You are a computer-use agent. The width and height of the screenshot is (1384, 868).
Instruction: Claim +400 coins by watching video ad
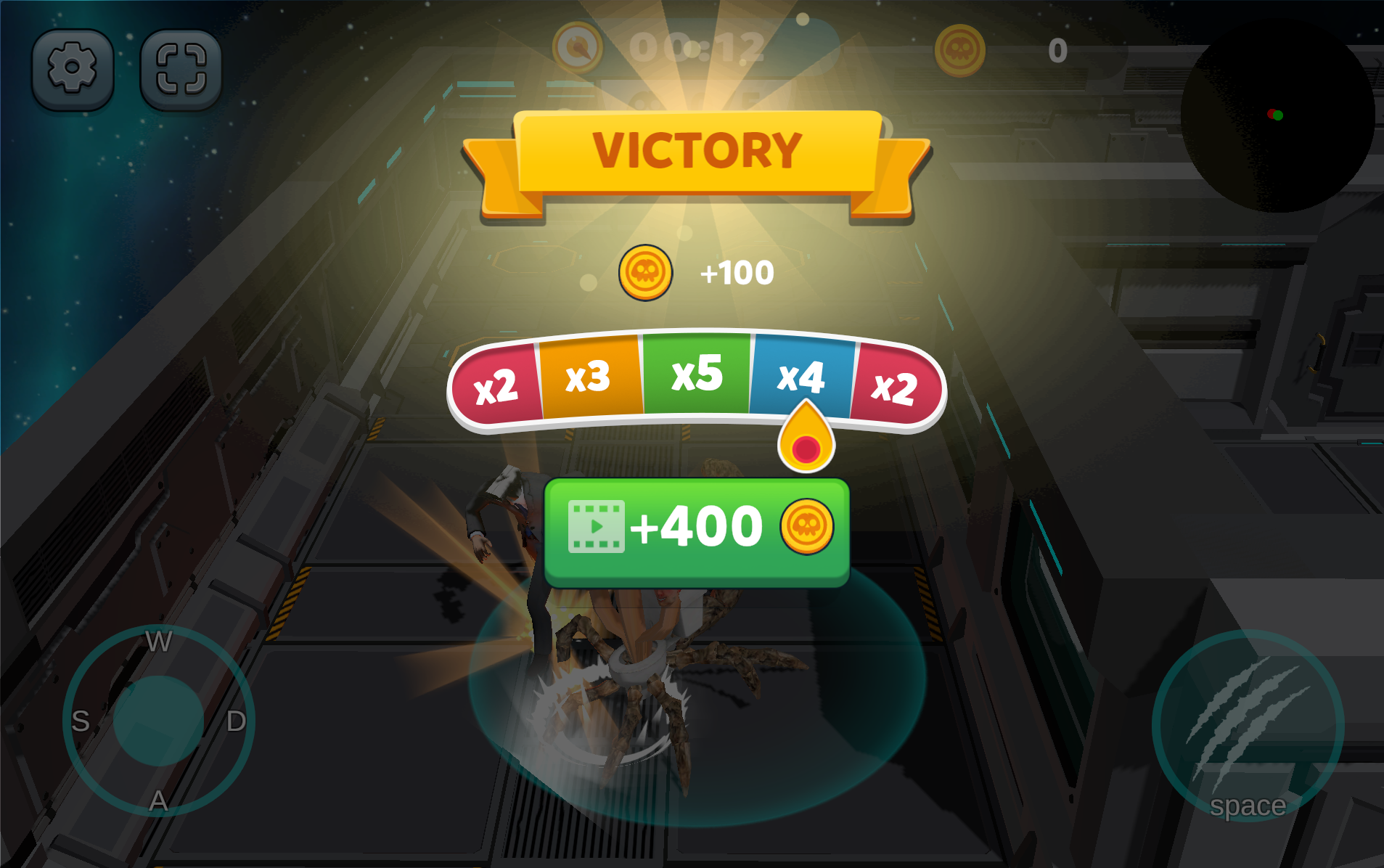click(x=697, y=531)
